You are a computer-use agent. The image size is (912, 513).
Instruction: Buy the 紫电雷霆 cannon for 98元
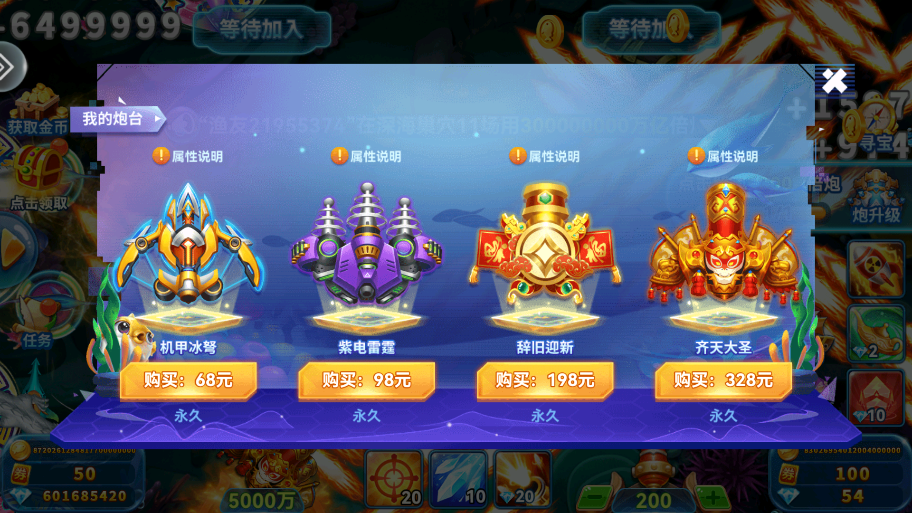point(366,380)
